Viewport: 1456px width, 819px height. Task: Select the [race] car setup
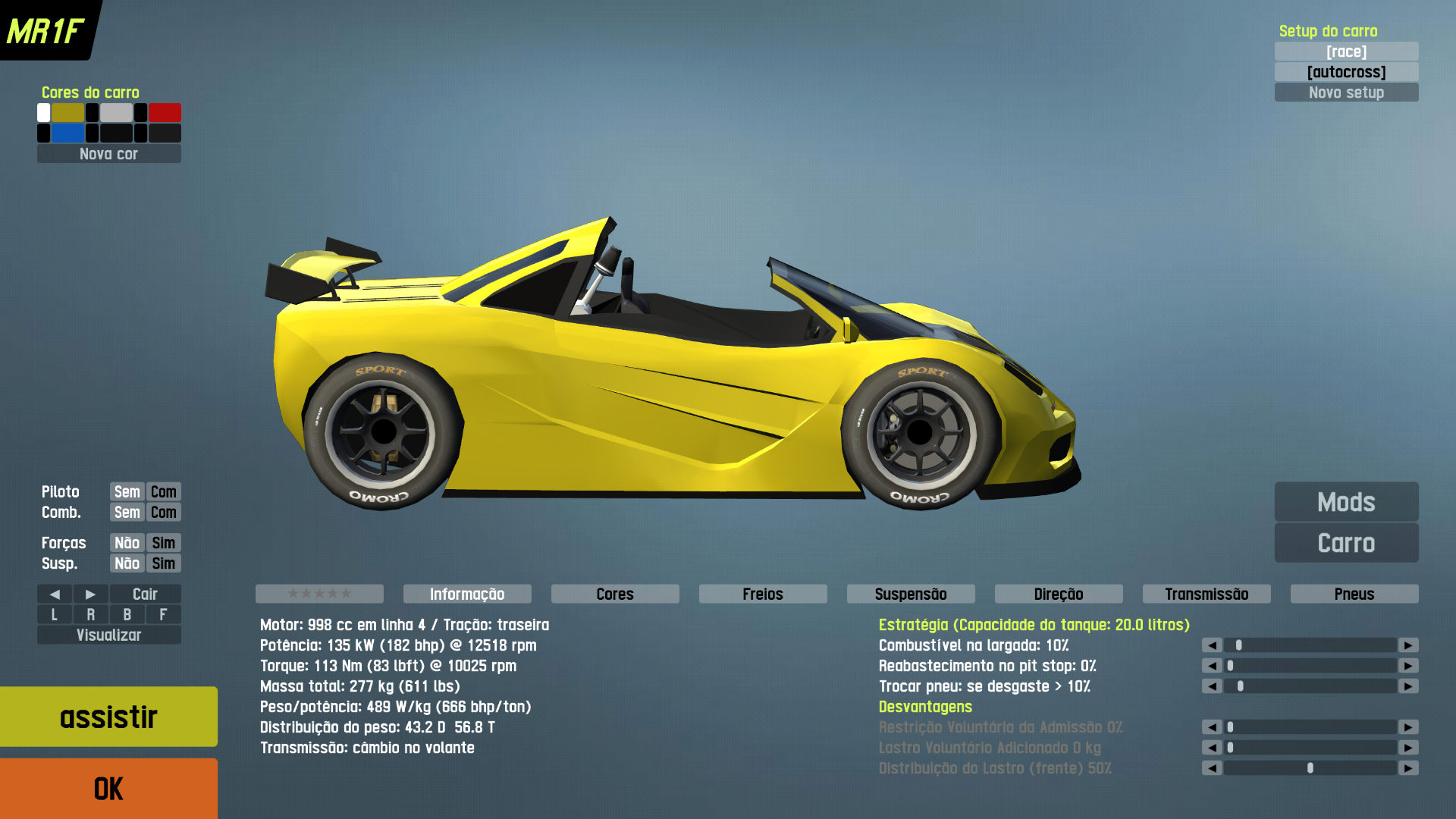[x=1346, y=52]
